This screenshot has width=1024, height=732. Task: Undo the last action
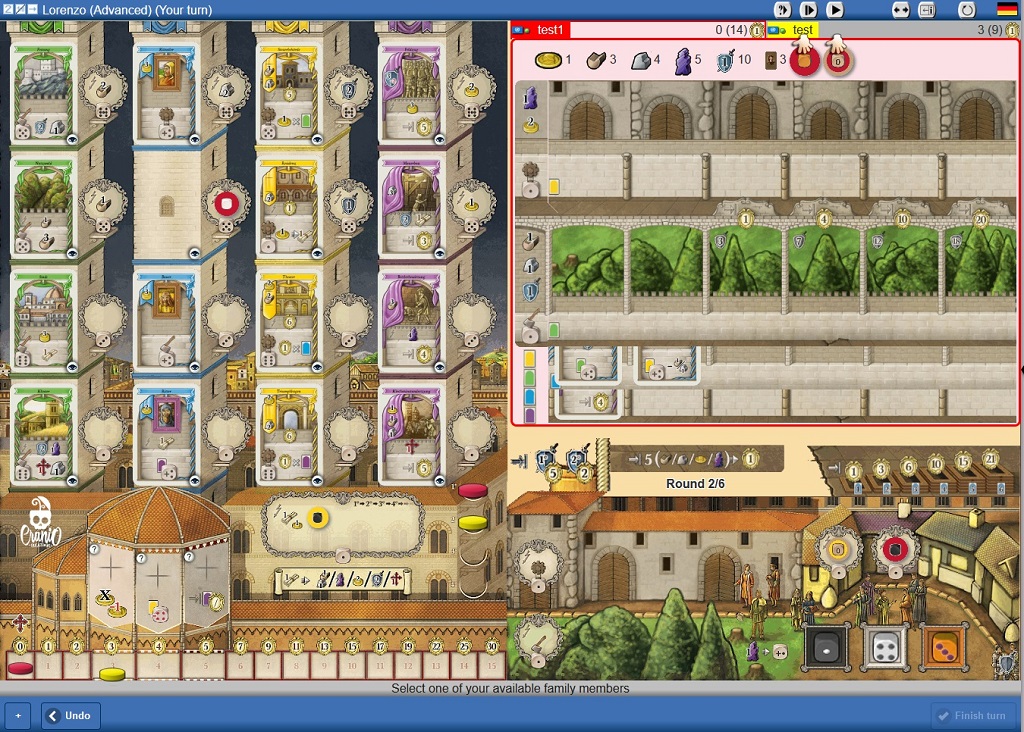[x=70, y=715]
